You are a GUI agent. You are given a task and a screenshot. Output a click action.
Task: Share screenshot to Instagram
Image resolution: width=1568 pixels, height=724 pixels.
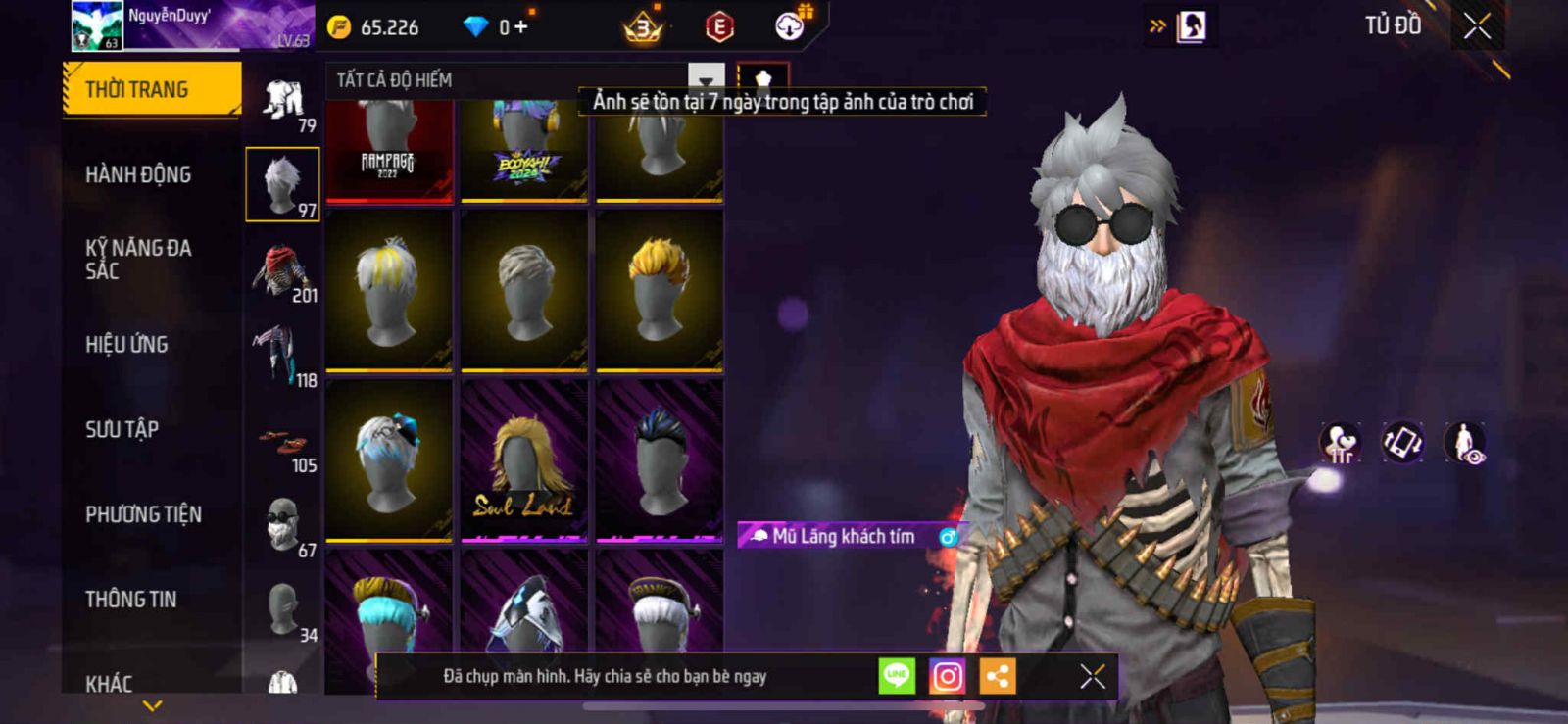click(947, 676)
